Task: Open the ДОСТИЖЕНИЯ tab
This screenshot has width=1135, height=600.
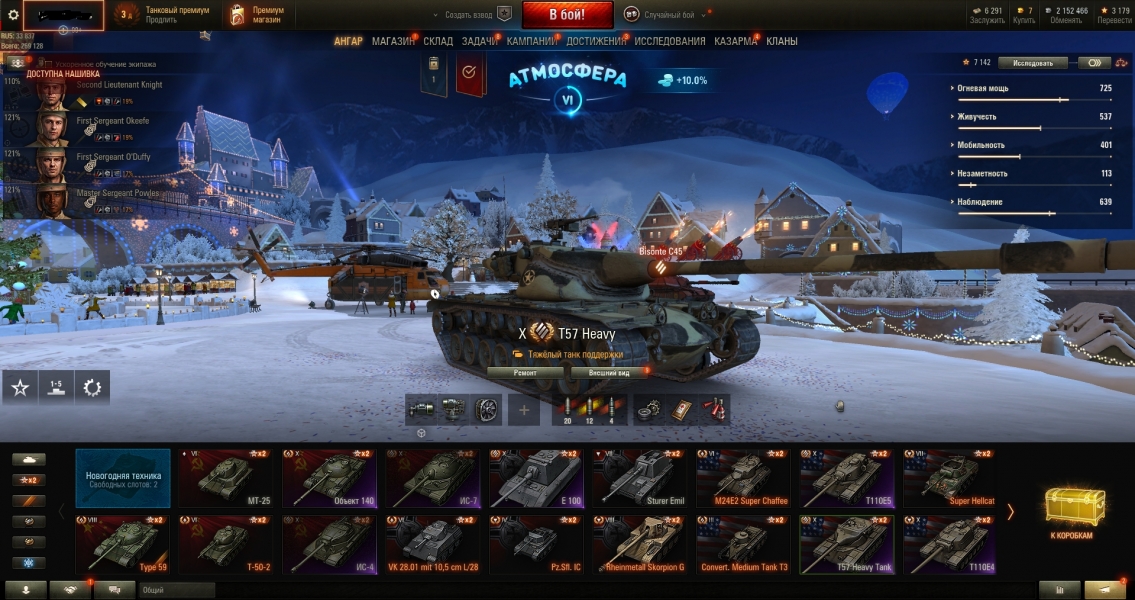Action: (x=596, y=42)
